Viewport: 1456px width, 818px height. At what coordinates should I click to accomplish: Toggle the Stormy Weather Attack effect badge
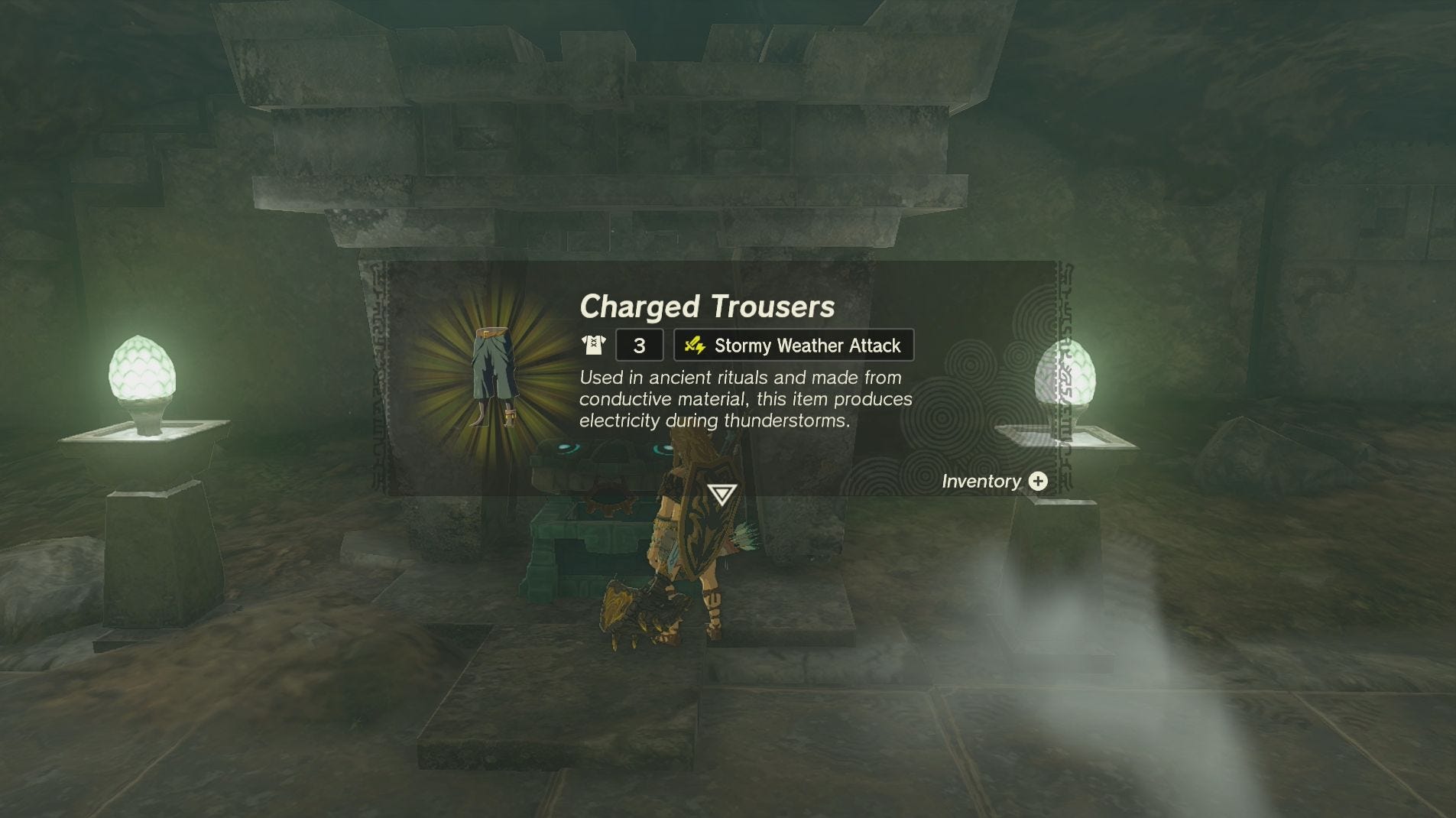click(792, 345)
